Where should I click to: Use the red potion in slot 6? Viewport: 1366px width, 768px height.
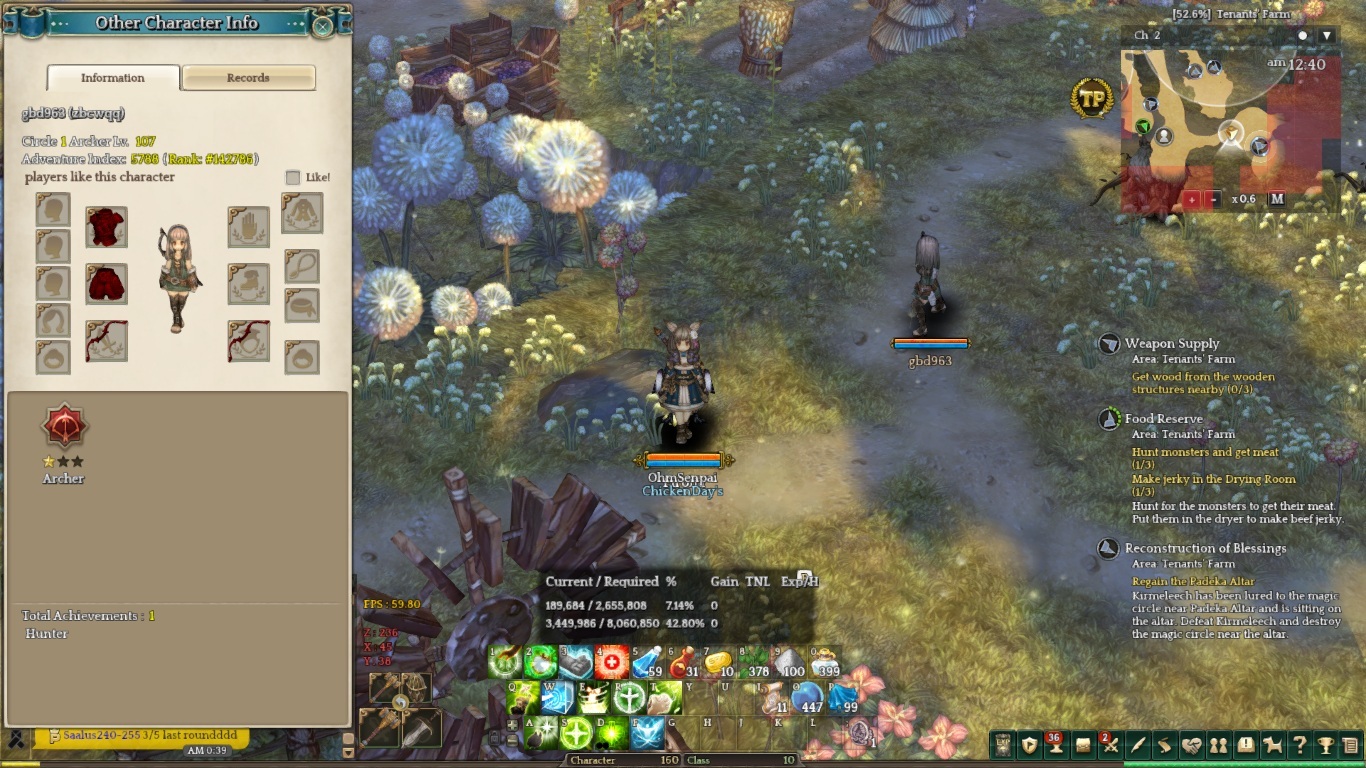click(x=682, y=662)
